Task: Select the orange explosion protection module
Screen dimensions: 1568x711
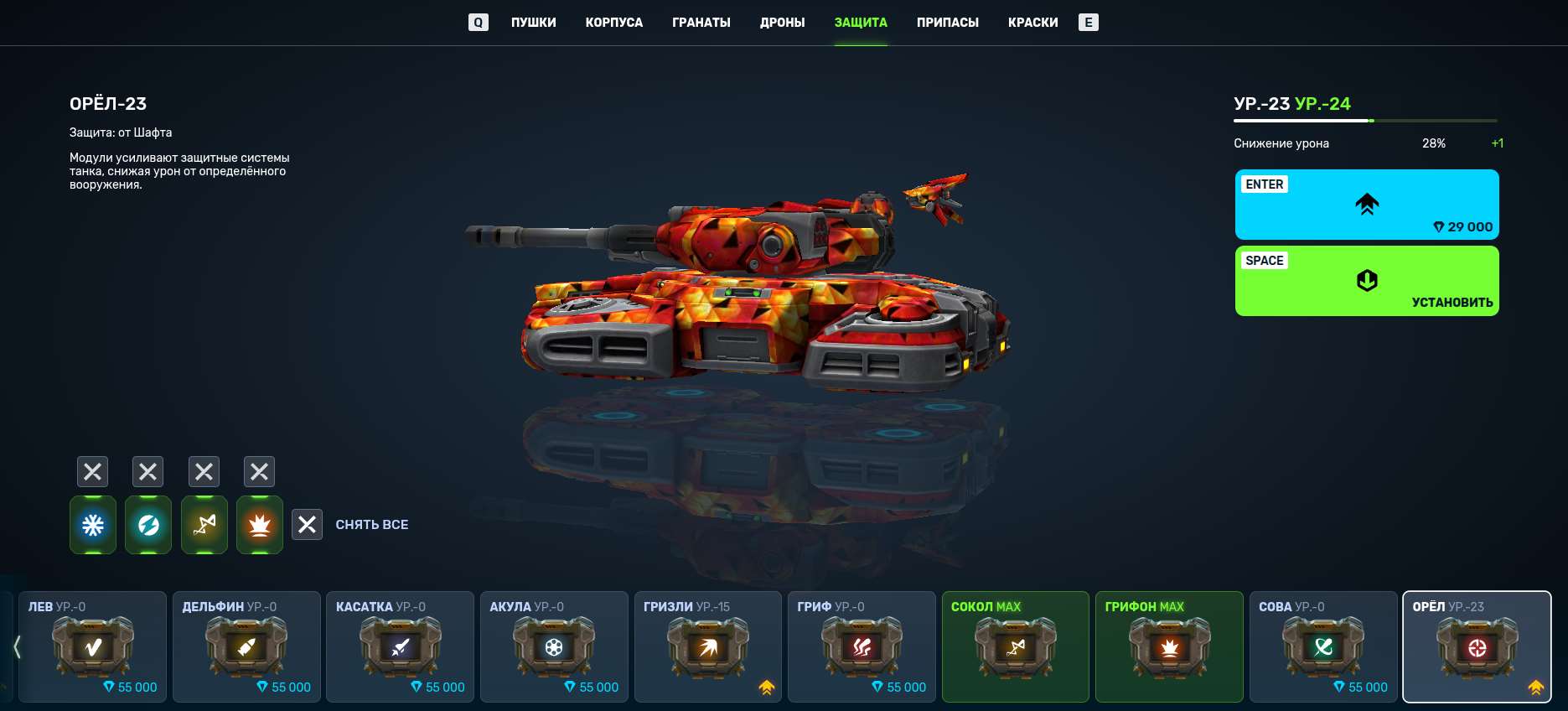Action: pyautogui.click(x=259, y=524)
